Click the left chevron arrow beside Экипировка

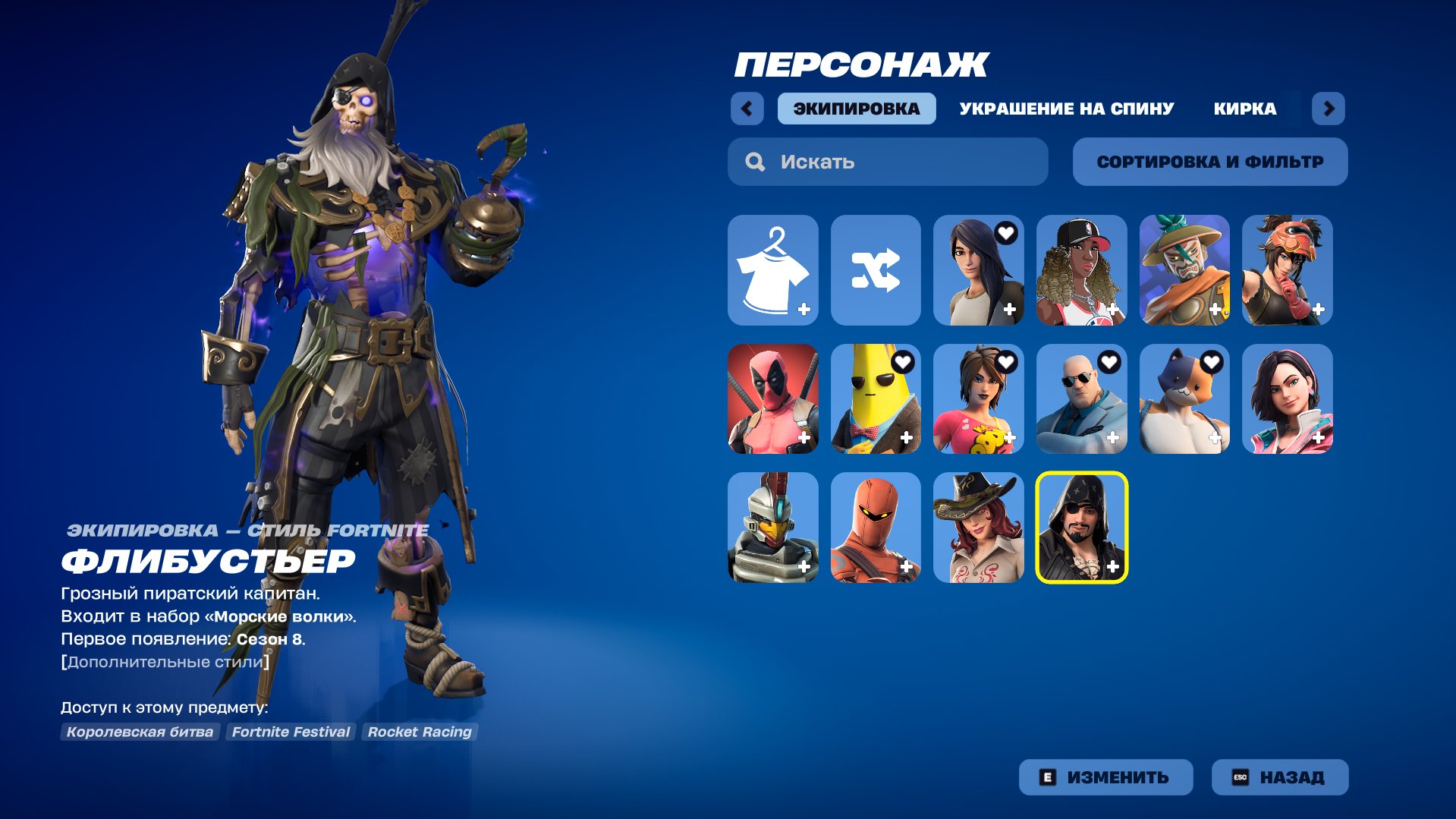coord(747,109)
